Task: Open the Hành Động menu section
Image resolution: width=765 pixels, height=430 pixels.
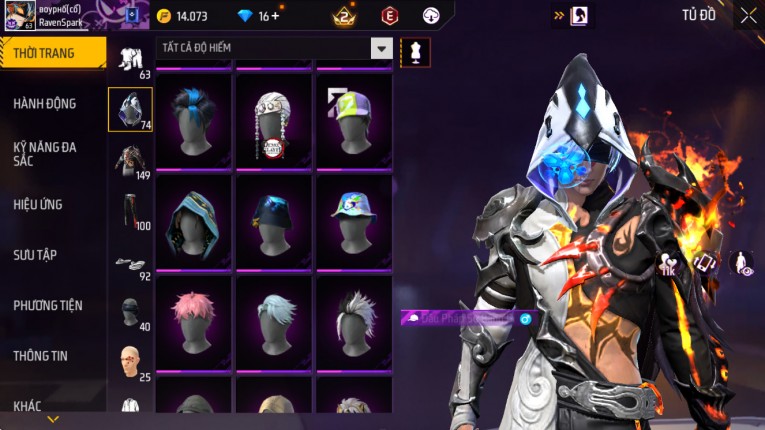Action: coord(45,103)
